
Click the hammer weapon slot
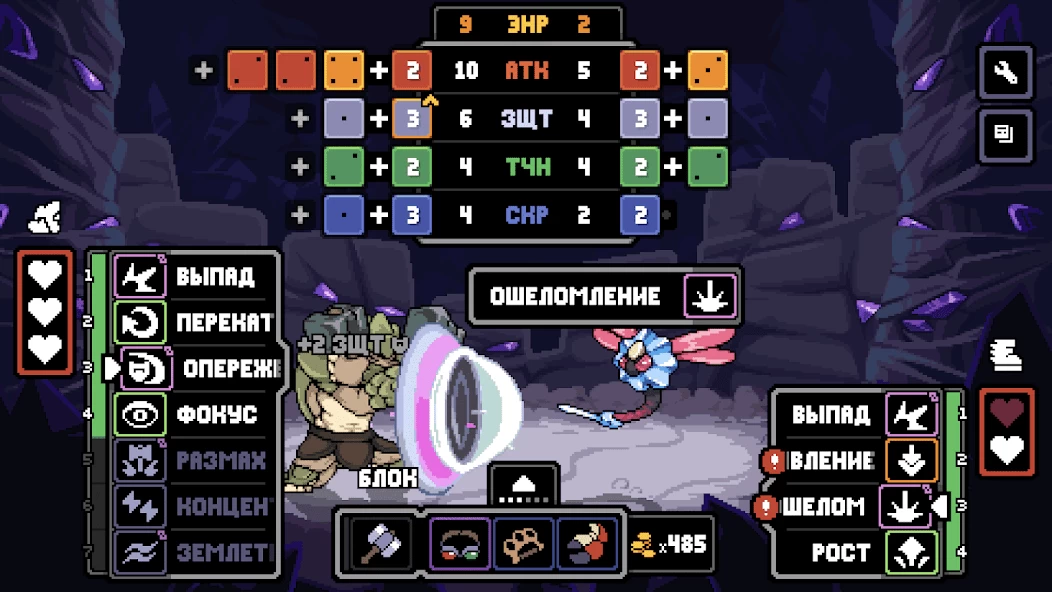pyautogui.click(x=381, y=545)
